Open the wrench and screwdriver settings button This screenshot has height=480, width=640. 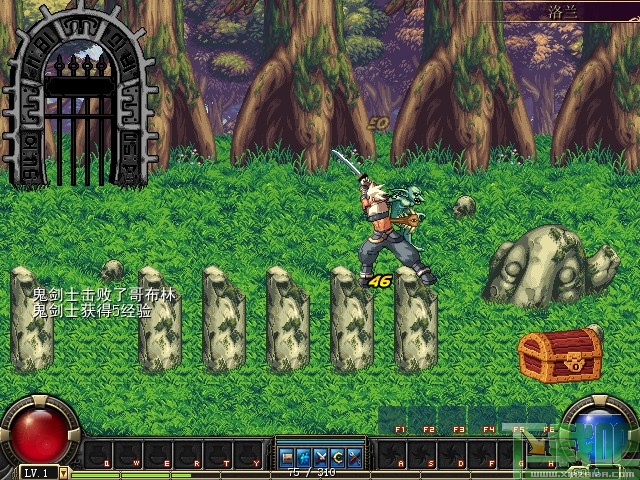(353, 456)
